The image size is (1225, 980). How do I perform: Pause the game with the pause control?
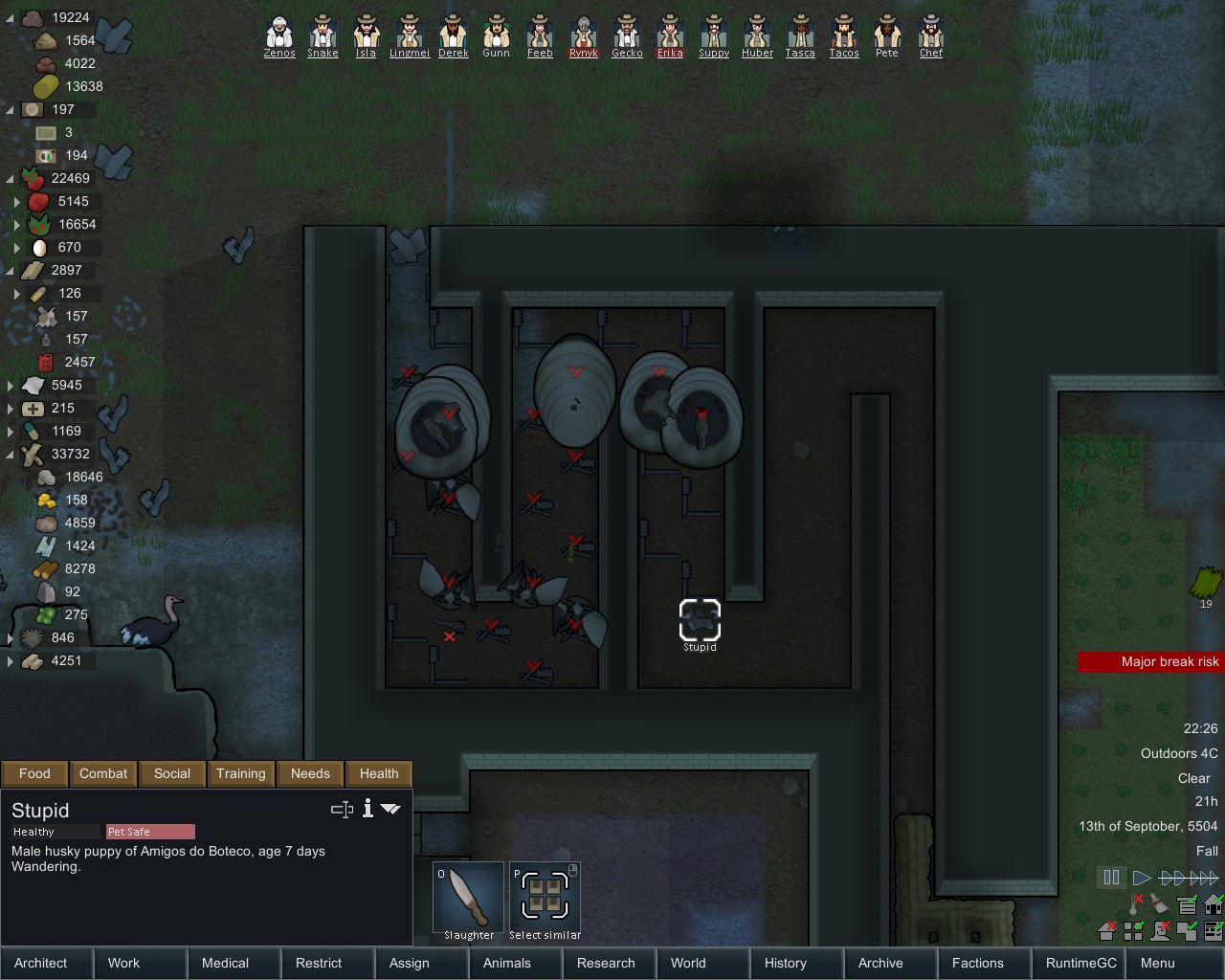[1111, 877]
